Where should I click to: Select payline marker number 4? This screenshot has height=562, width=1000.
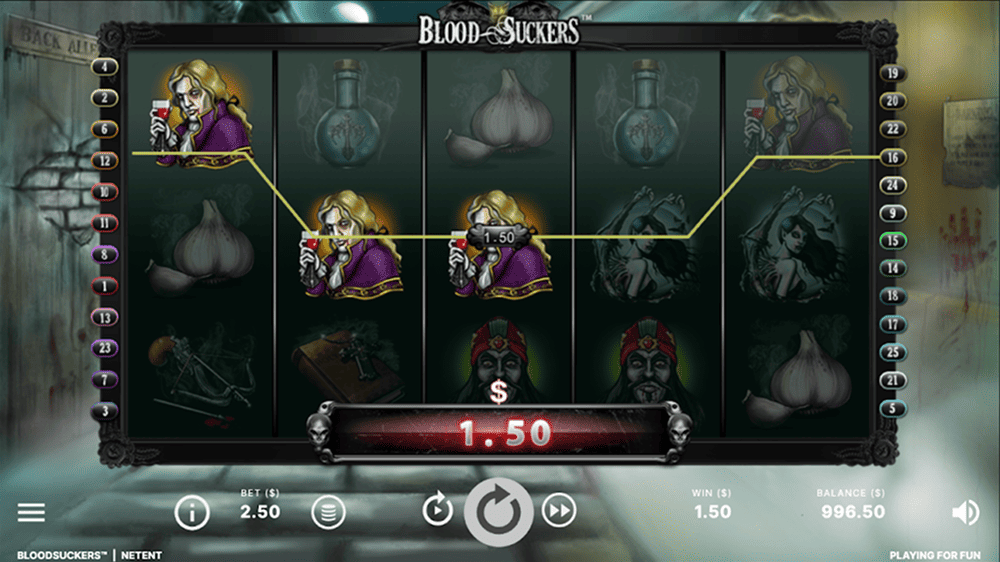104,67
